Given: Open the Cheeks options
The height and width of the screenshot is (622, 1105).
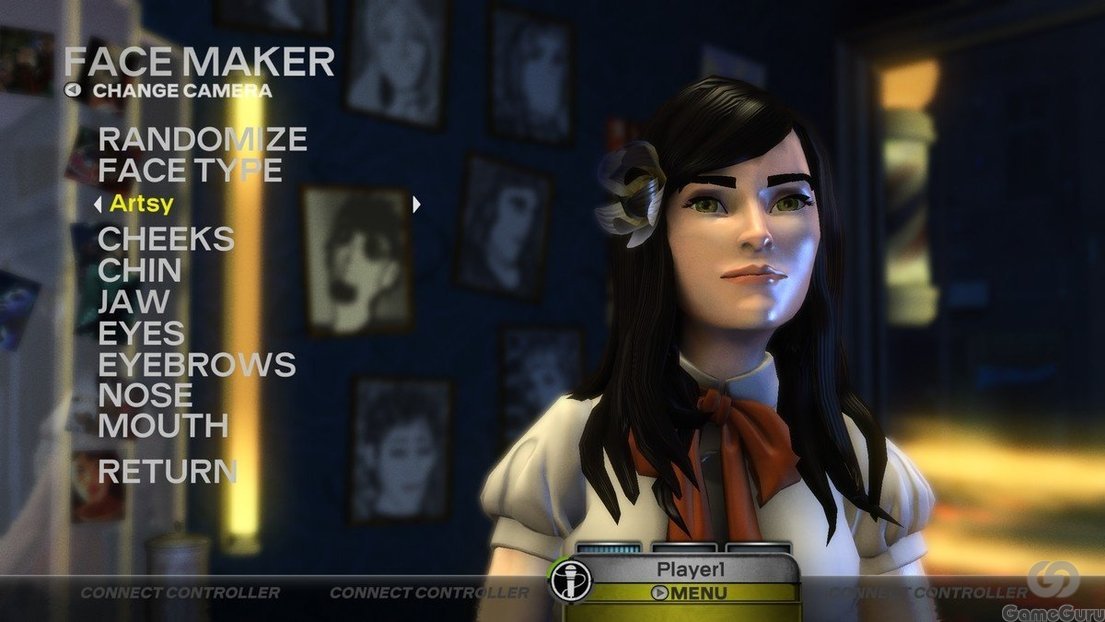Looking at the screenshot, I should tap(166, 239).
